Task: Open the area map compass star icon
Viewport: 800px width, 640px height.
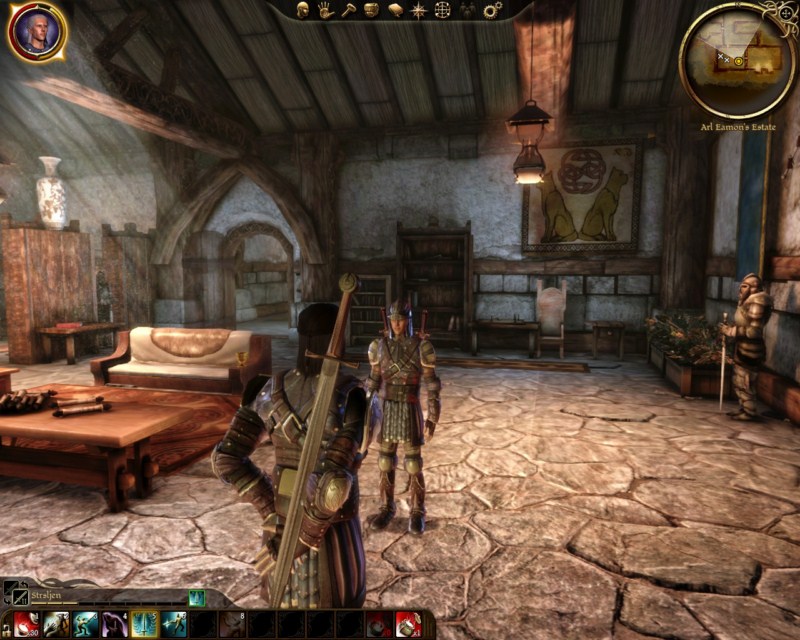Action: 419,10
